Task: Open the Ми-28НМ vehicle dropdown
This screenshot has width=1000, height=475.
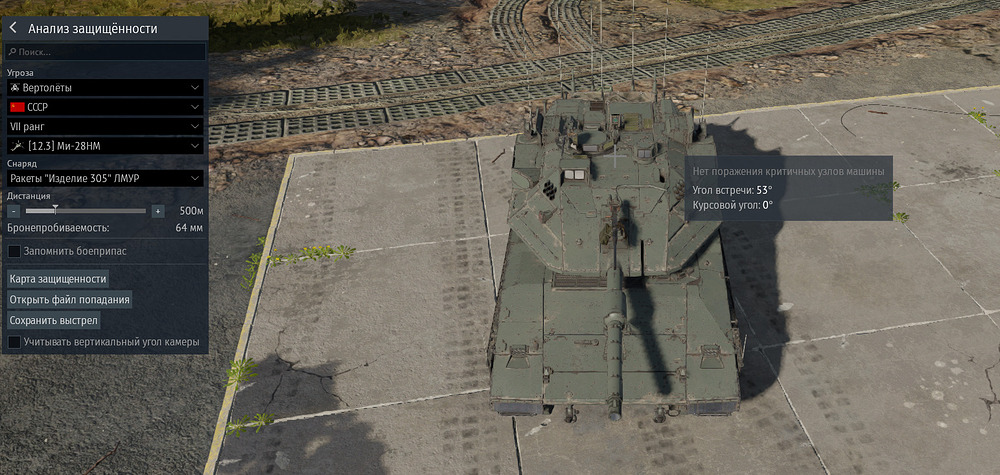Action: point(105,147)
